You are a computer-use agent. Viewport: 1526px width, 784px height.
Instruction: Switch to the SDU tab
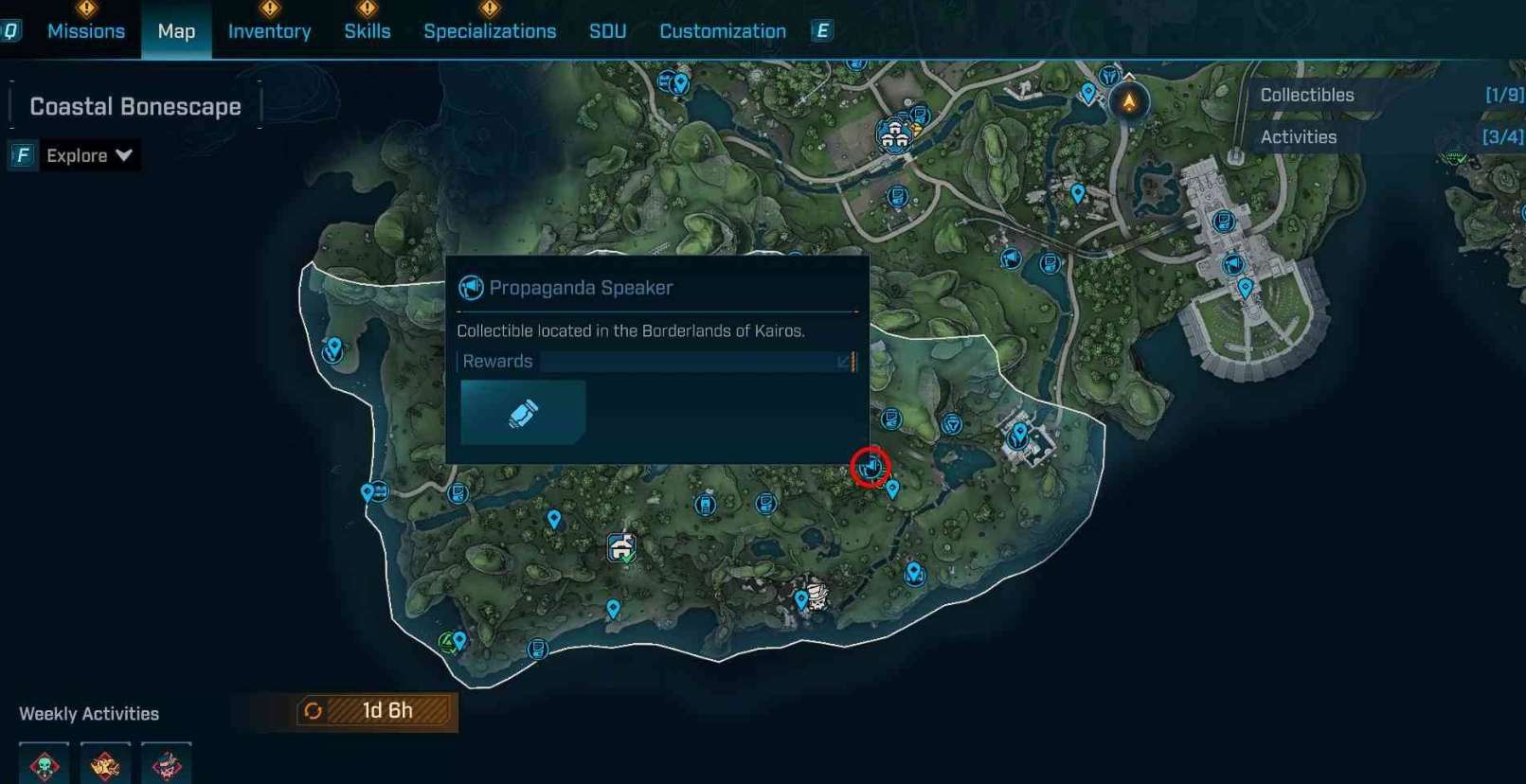click(607, 31)
